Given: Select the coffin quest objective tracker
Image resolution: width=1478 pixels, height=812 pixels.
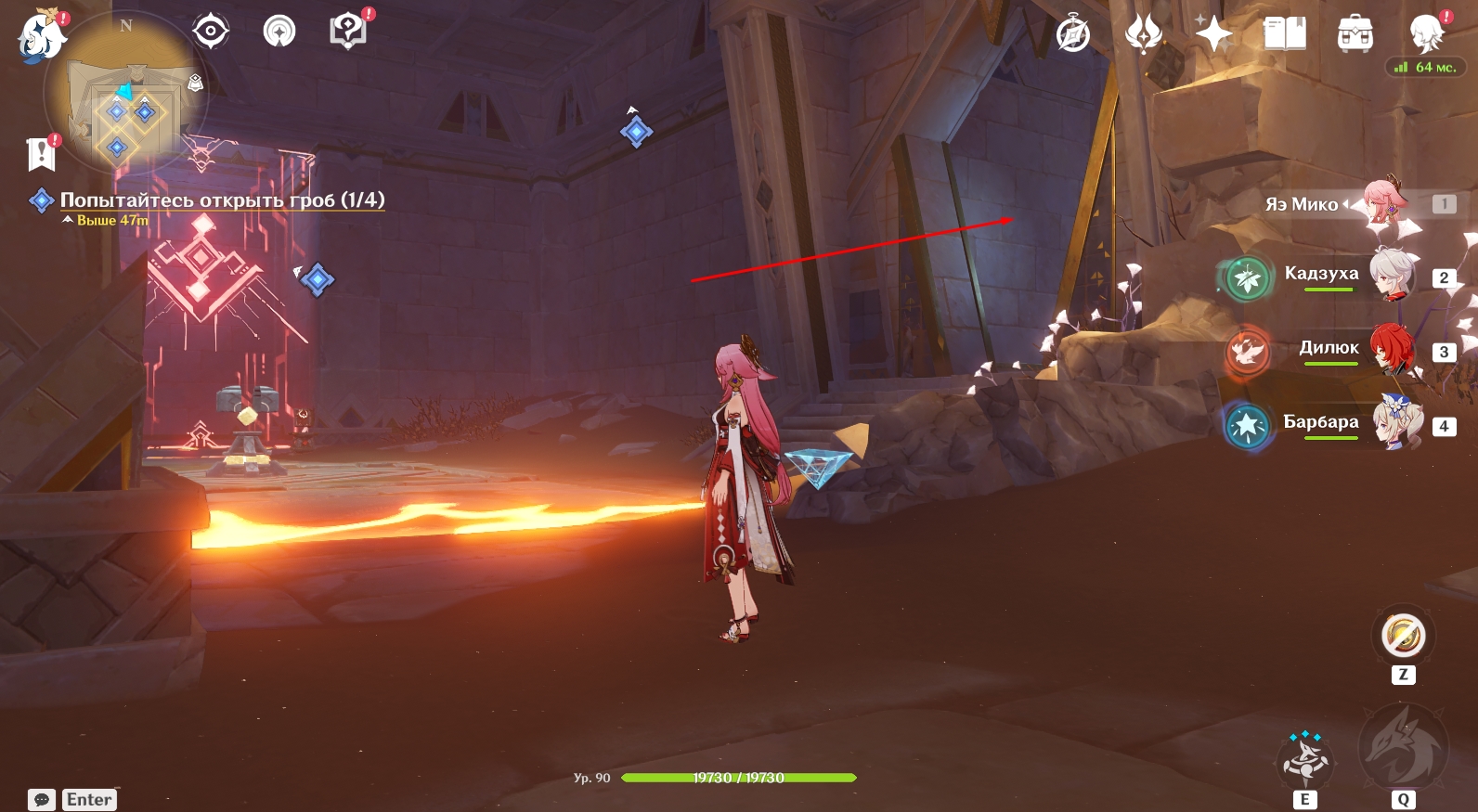Looking at the screenshot, I should pyautogui.click(x=221, y=200).
